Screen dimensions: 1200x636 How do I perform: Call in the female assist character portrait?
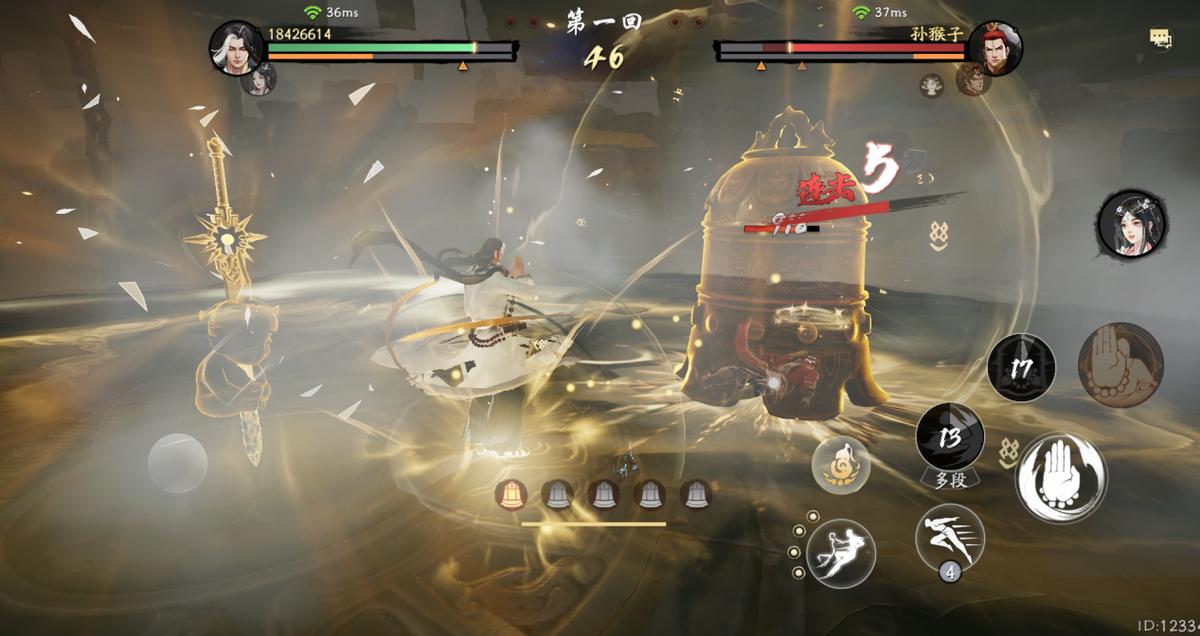pyautogui.click(x=1126, y=221)
